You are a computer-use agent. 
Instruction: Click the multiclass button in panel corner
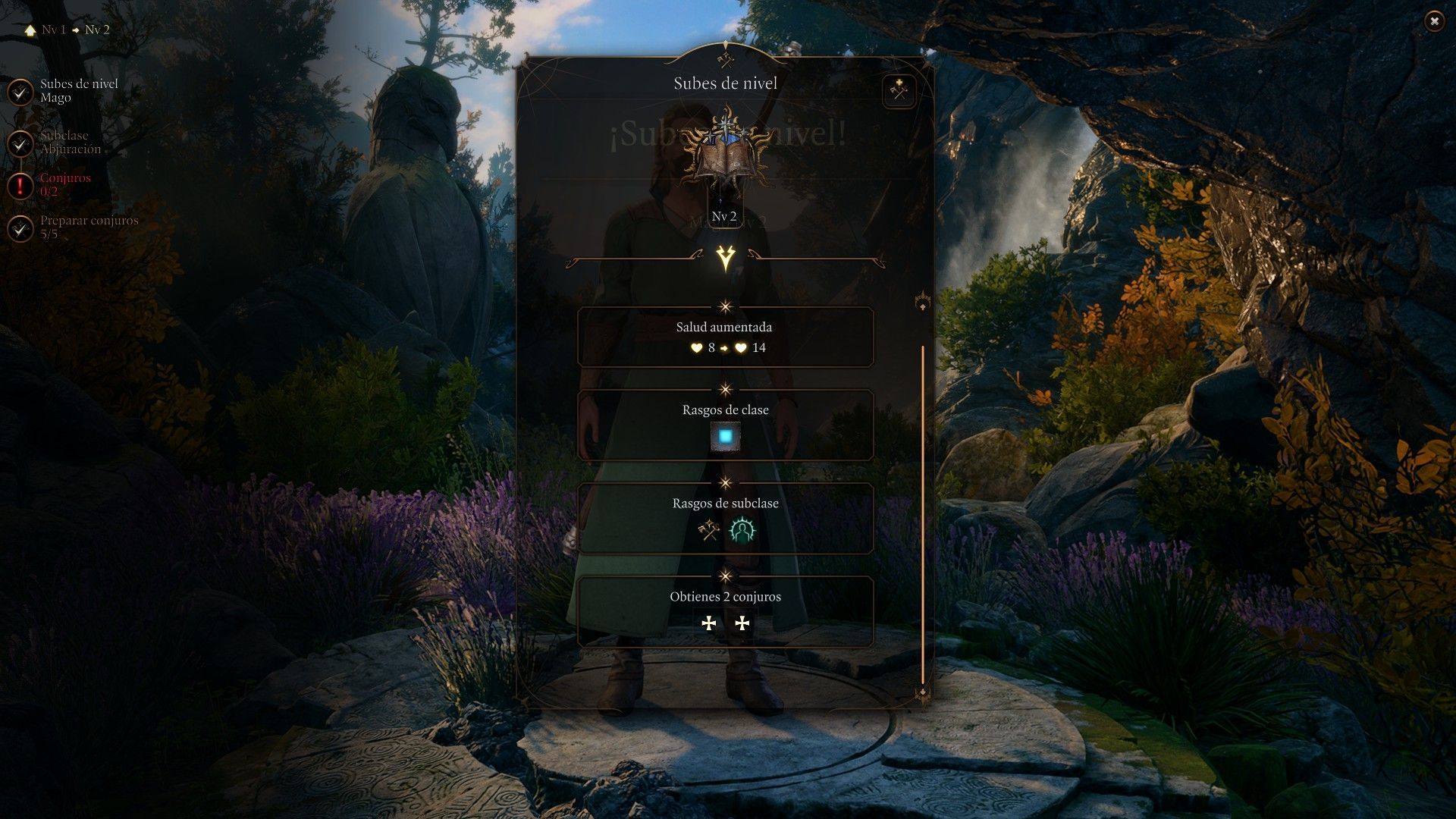(x=899, y=92)
